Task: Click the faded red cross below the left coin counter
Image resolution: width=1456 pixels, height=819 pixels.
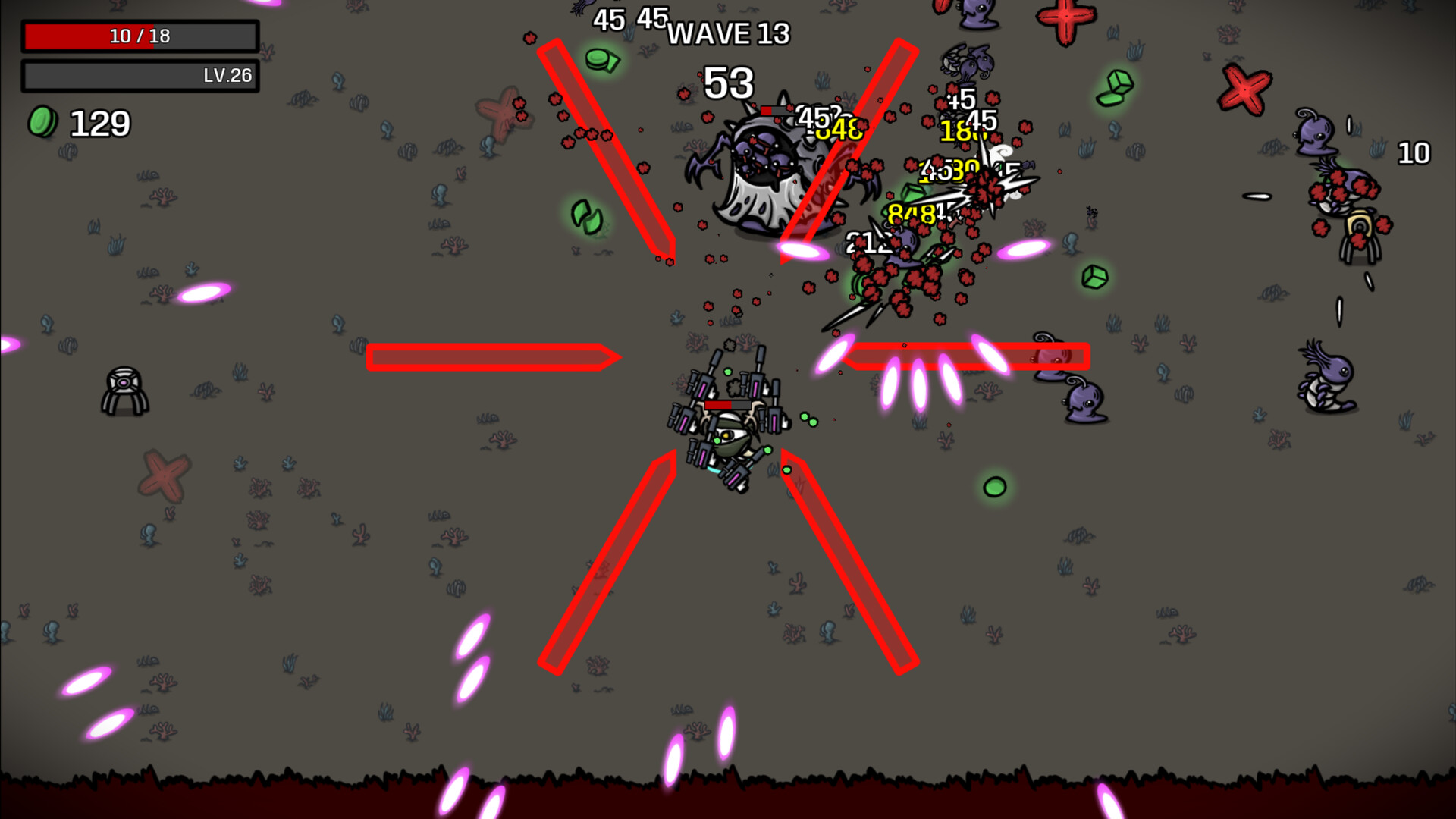Action: point(500,114)
